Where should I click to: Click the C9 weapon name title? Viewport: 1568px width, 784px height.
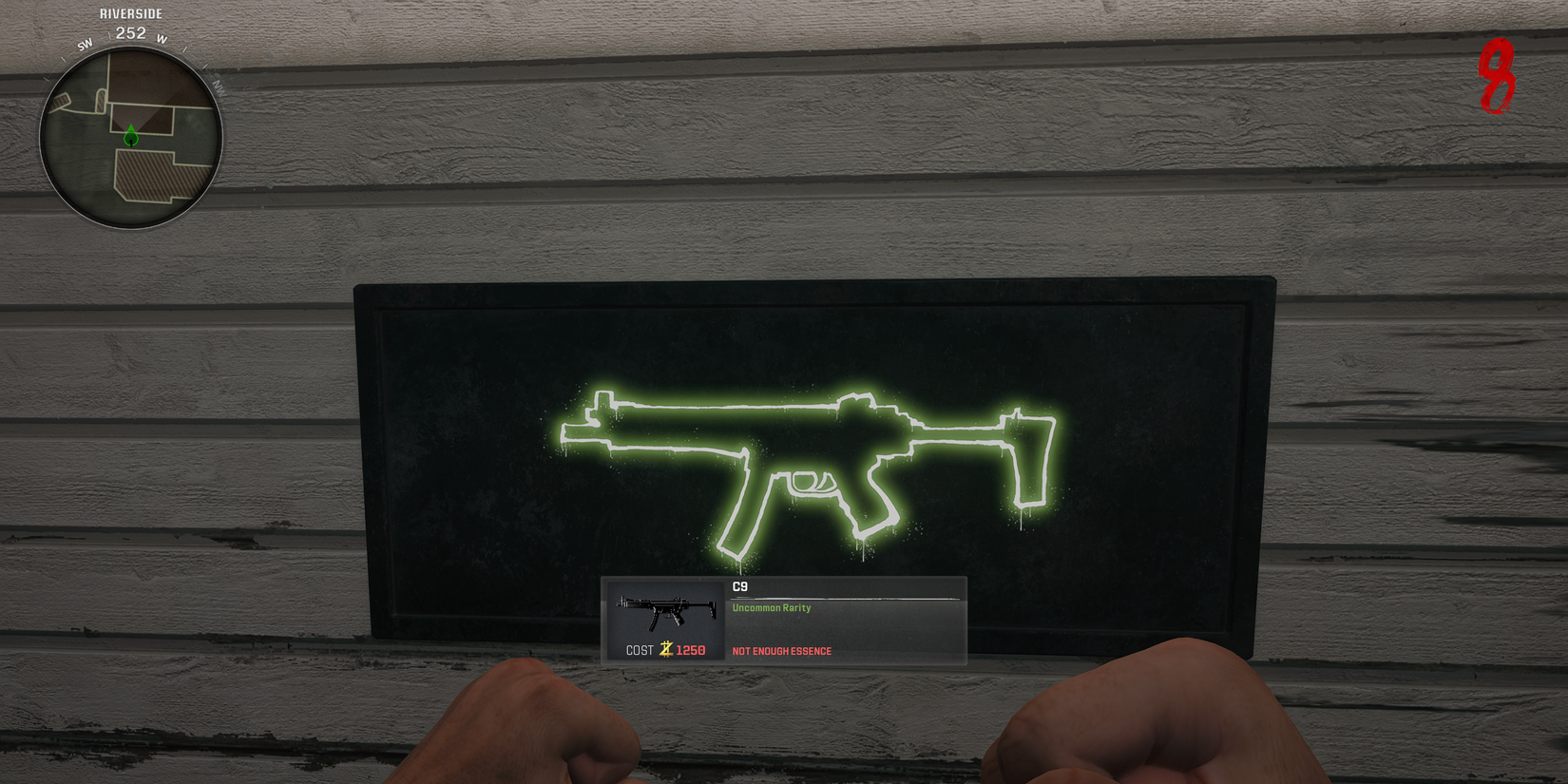click(x=739, y=586)
